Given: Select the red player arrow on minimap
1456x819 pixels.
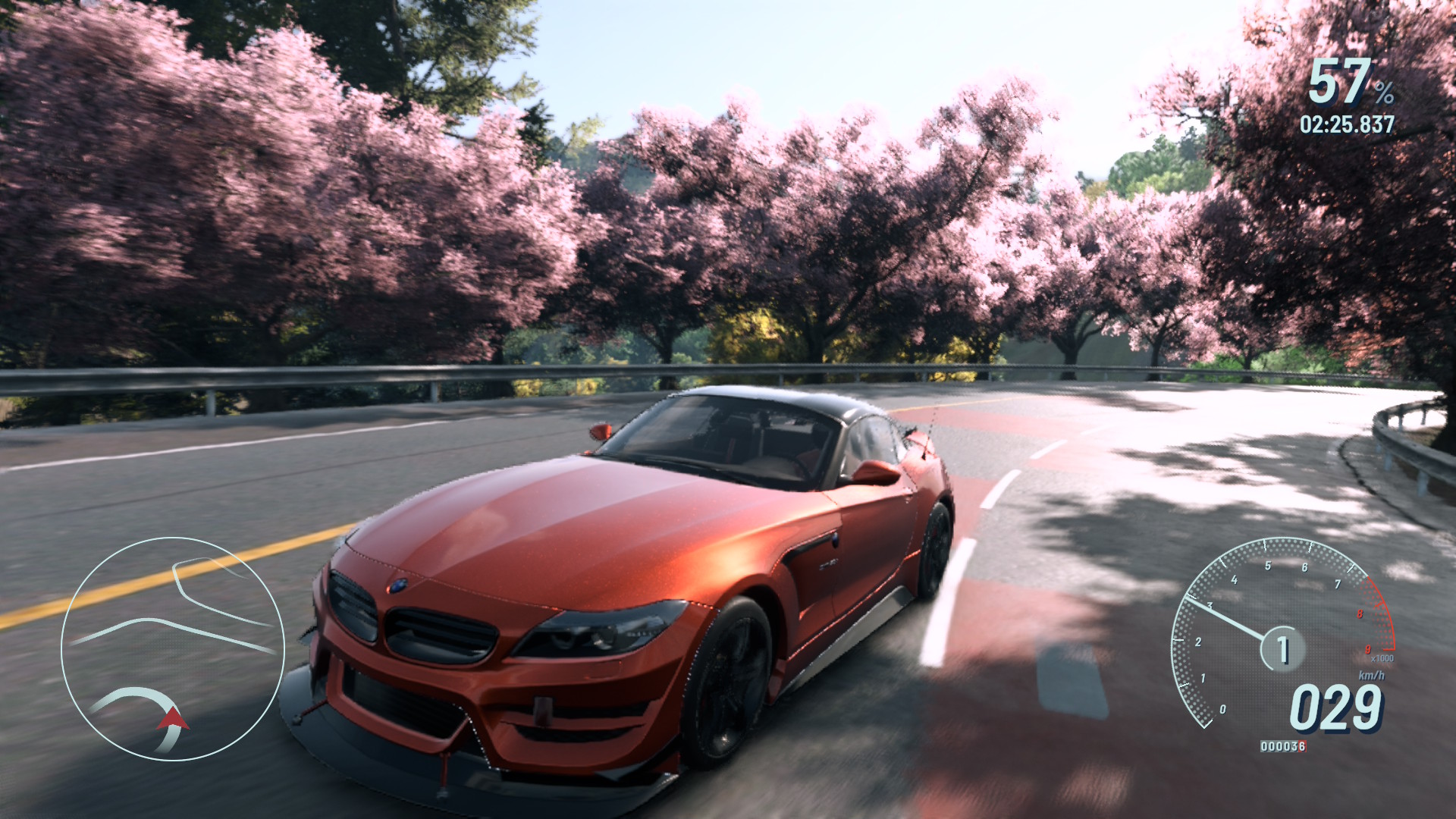Looking at the screenshot, I should 174,718.
